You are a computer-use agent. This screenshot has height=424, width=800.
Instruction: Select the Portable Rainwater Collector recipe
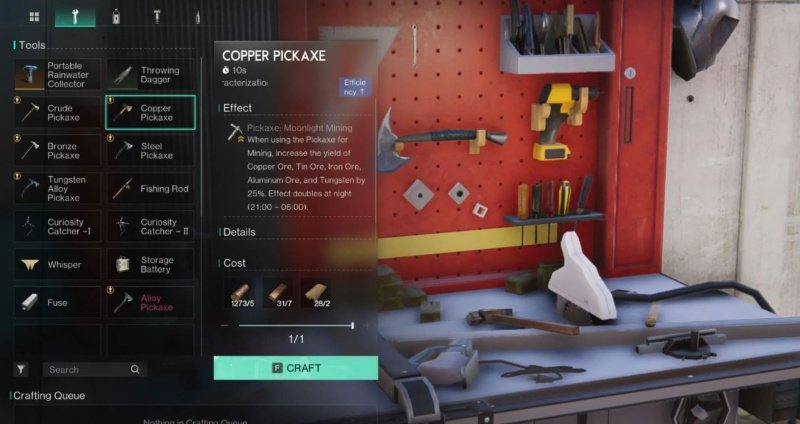(x=56, y=75)
